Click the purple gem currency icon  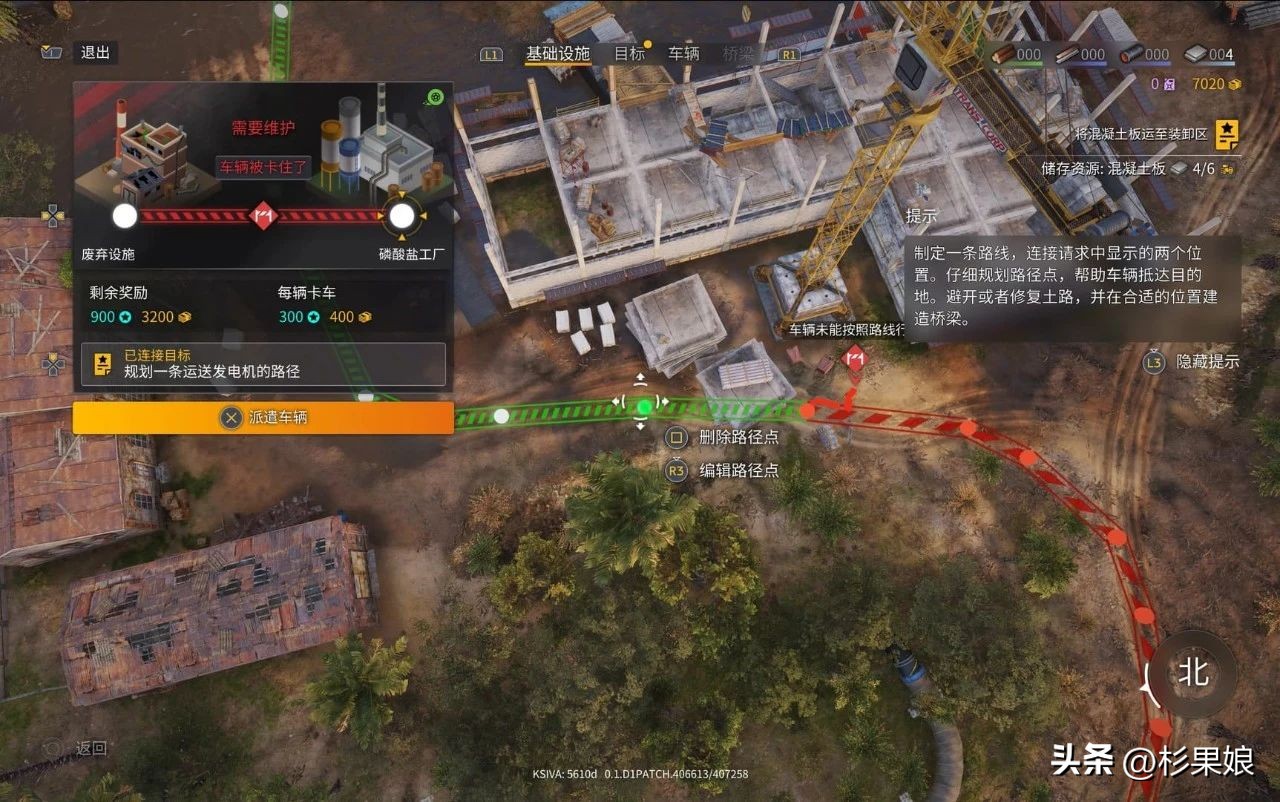(1169, 85)
